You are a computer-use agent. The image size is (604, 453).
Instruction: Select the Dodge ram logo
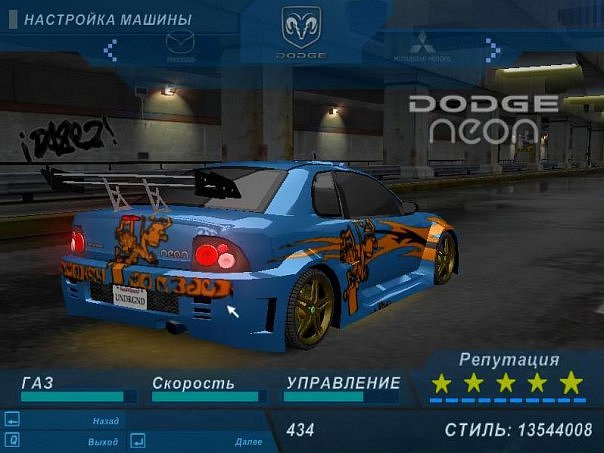[x=301, y=28]
